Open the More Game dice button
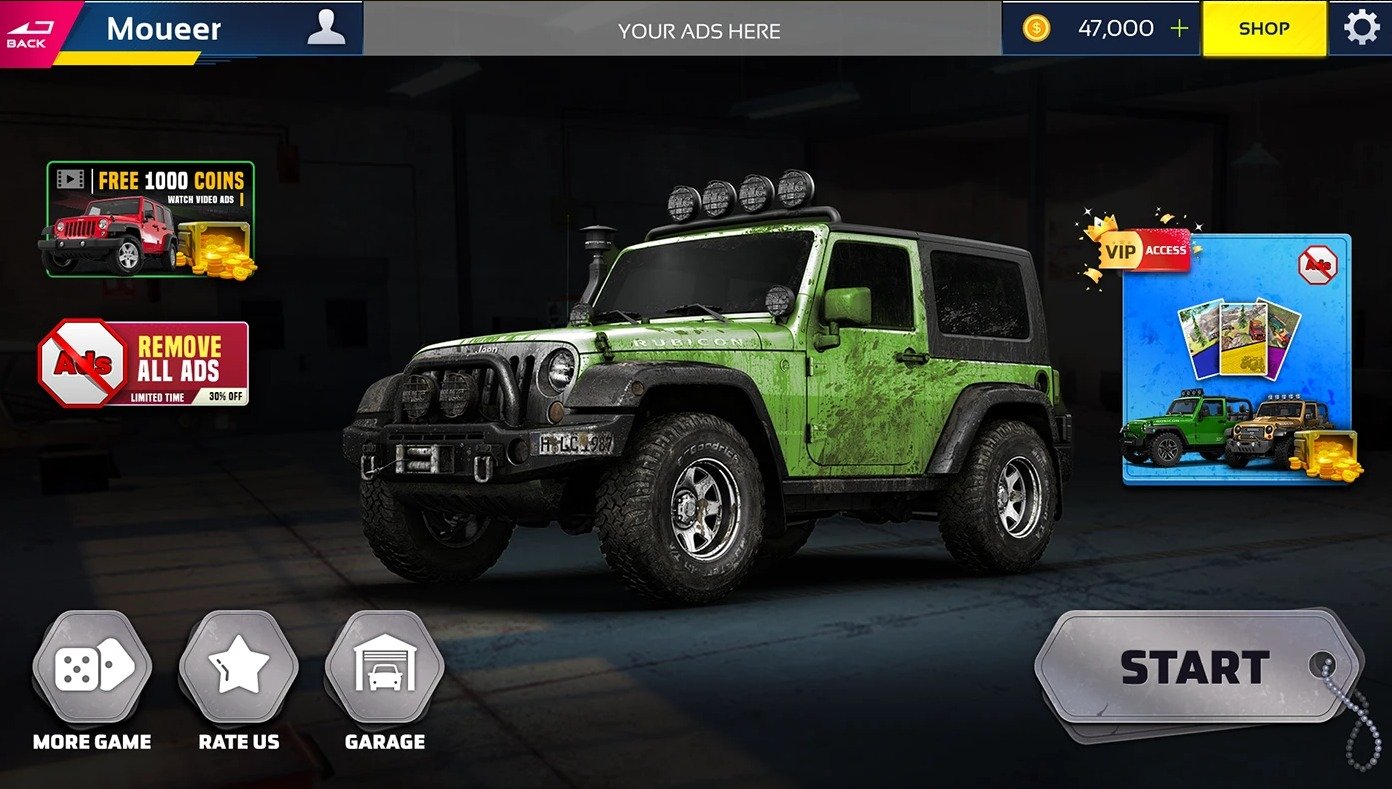 pyautogui.click(x=92, y=668)
